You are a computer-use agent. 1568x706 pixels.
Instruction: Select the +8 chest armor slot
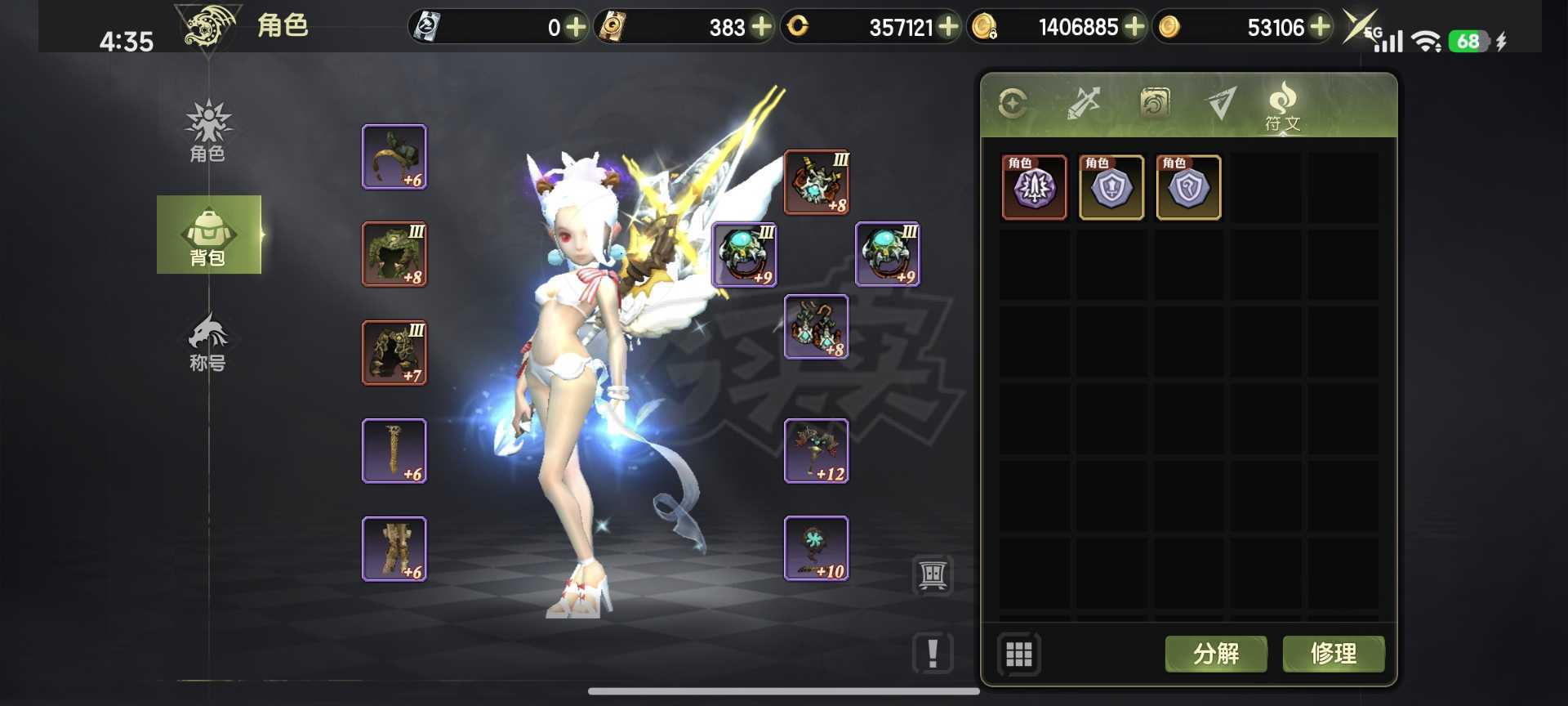pyautogui.click(x=394, y=254)
